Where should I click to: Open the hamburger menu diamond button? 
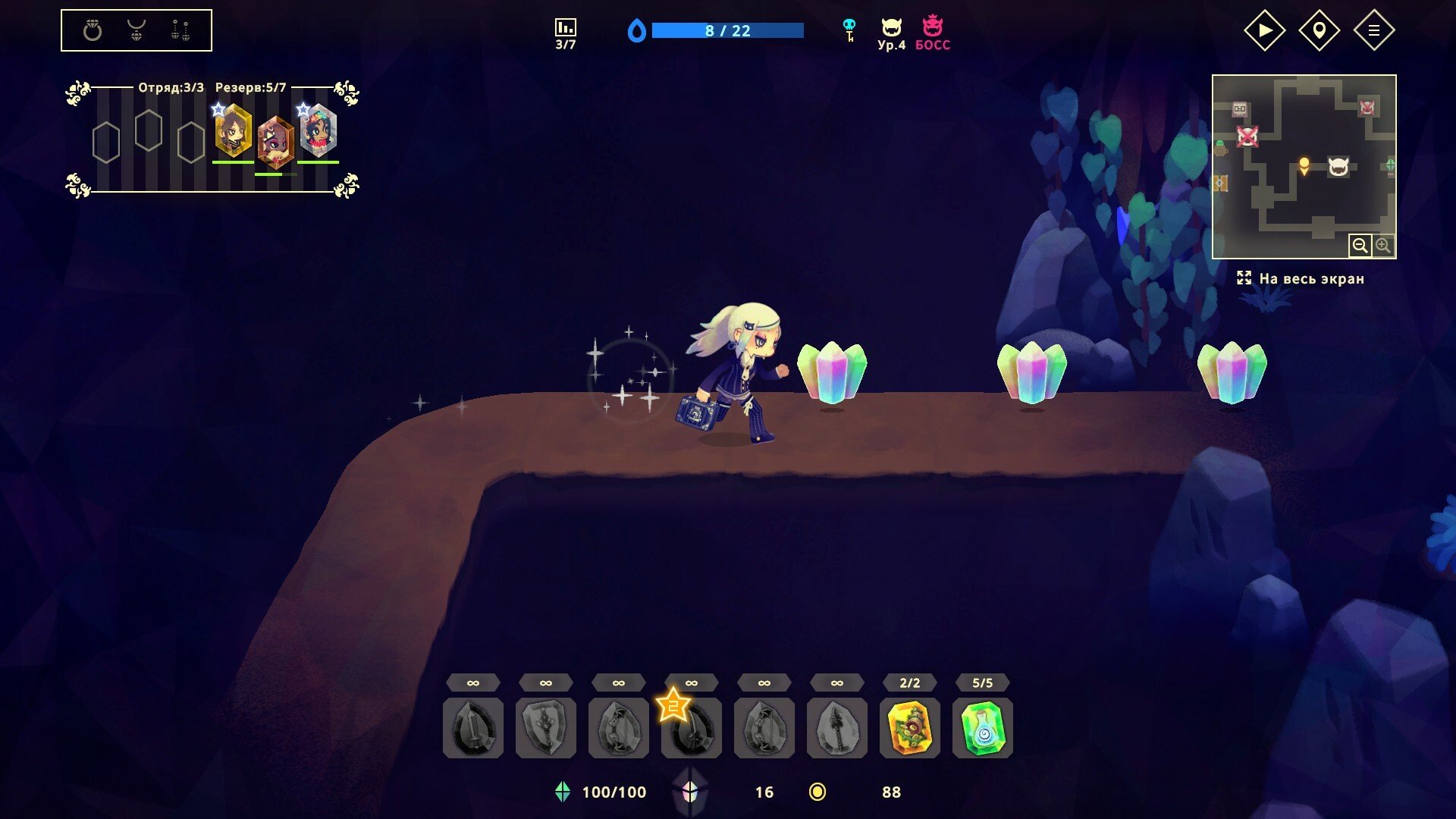(x=1373, y=30)
